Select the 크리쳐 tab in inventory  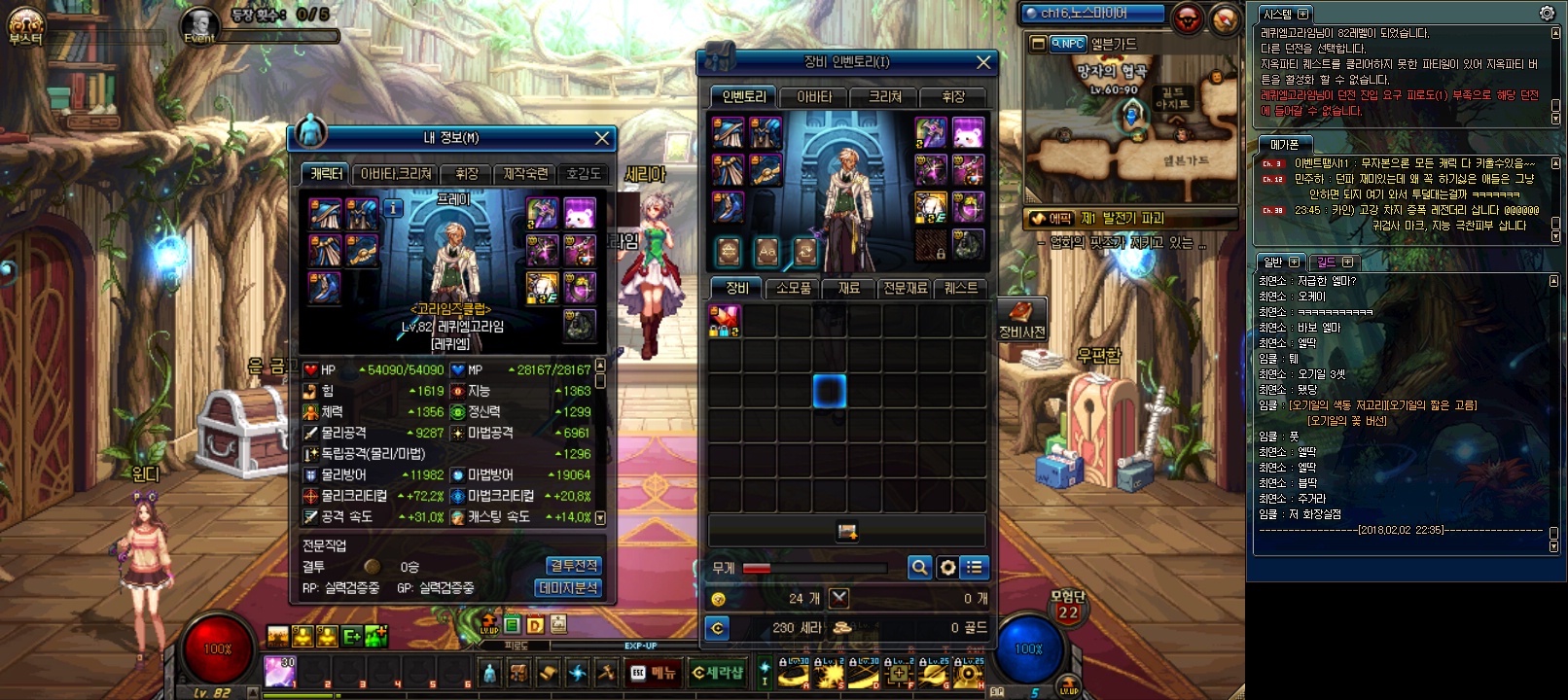pyautogui.click(x=885, y=96)
